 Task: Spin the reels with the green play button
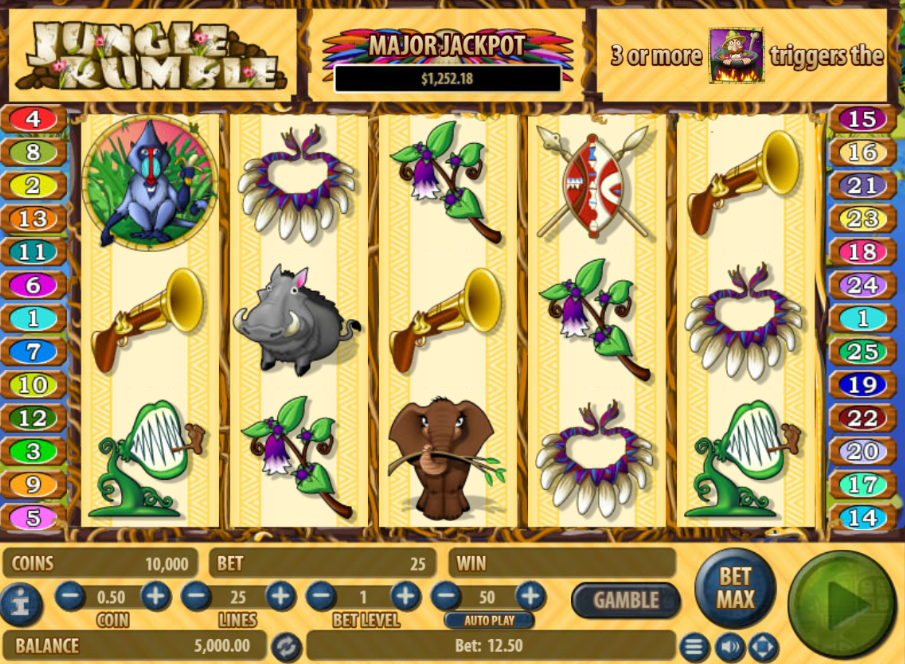point(841,604)
